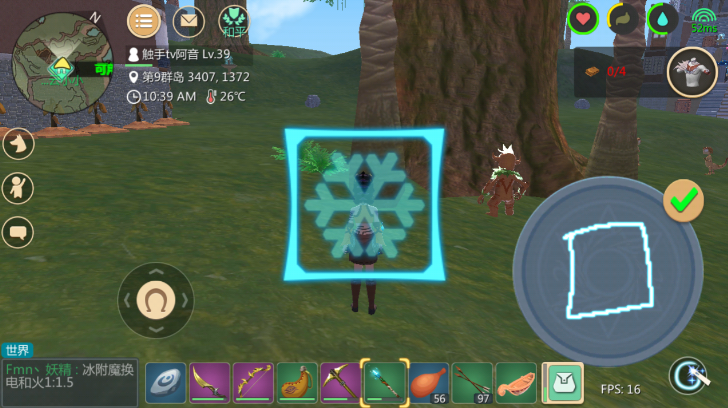This screenshot has width=728, height=408.
Task: Select the pickaxe hotbar slot
Action: 341,383
